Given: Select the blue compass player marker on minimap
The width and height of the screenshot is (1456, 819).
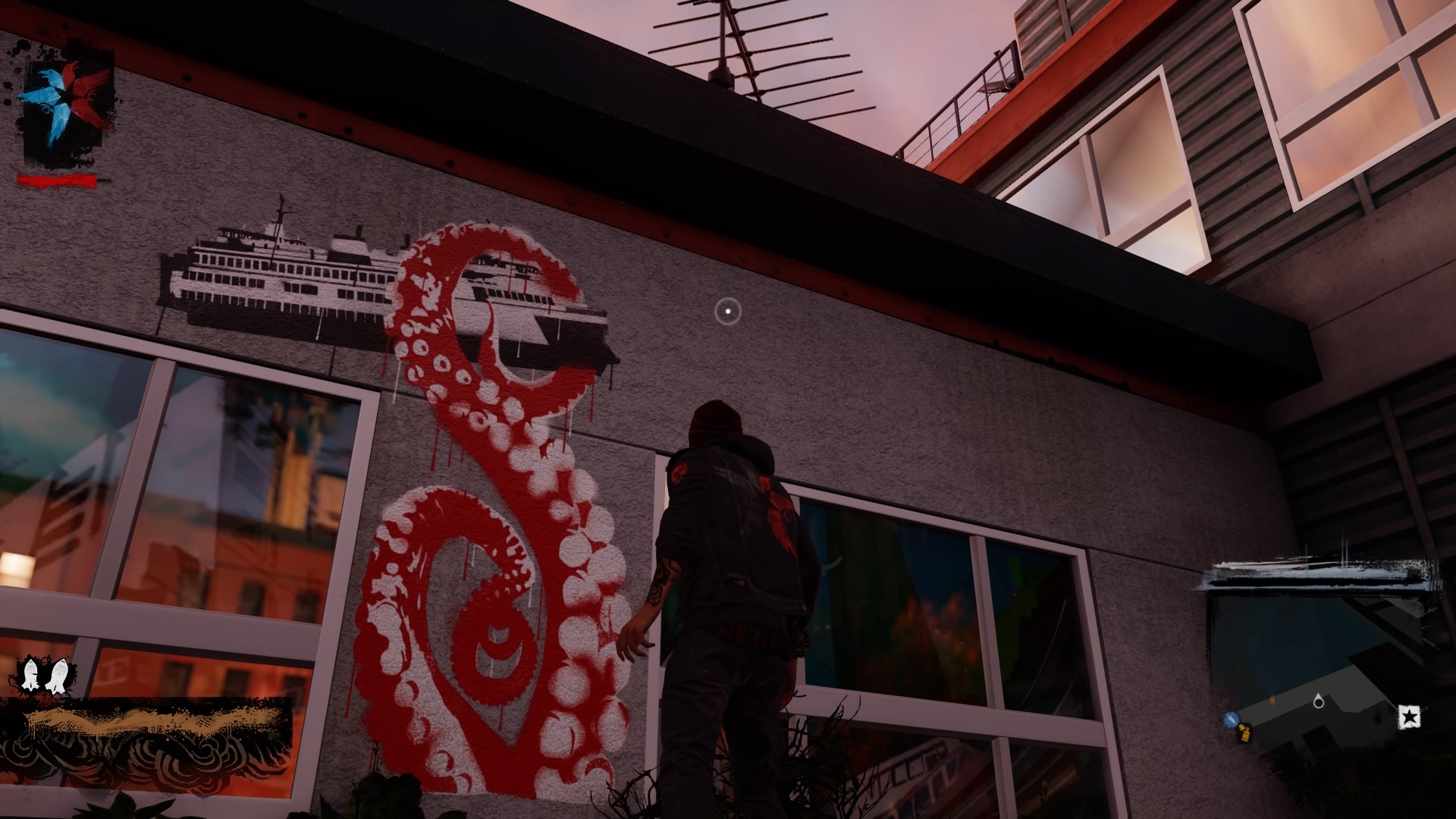Looking at the screenshot, I should (1231, 719).
